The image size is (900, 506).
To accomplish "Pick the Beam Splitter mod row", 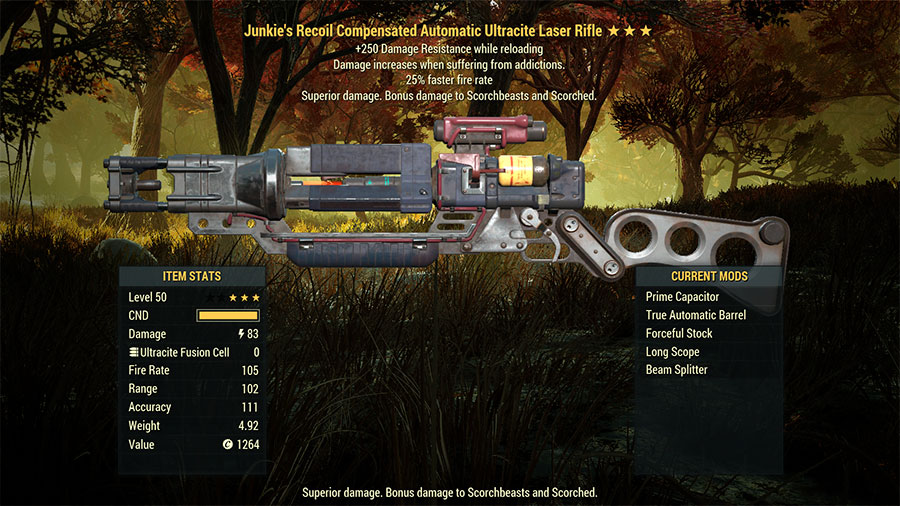I will pyautogui.click(x=677, y=370).
